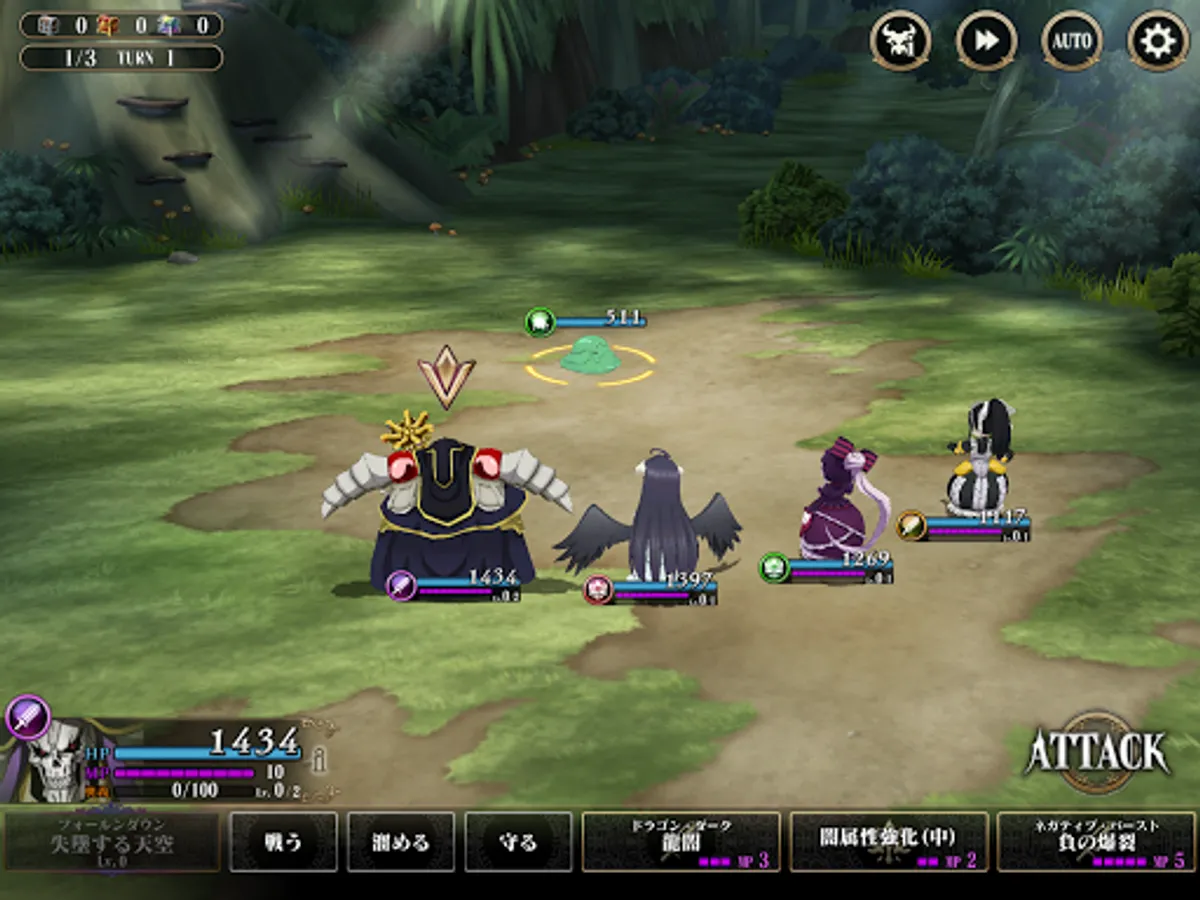Select the 失墜する天空 ultimate skill

point(112,842)
